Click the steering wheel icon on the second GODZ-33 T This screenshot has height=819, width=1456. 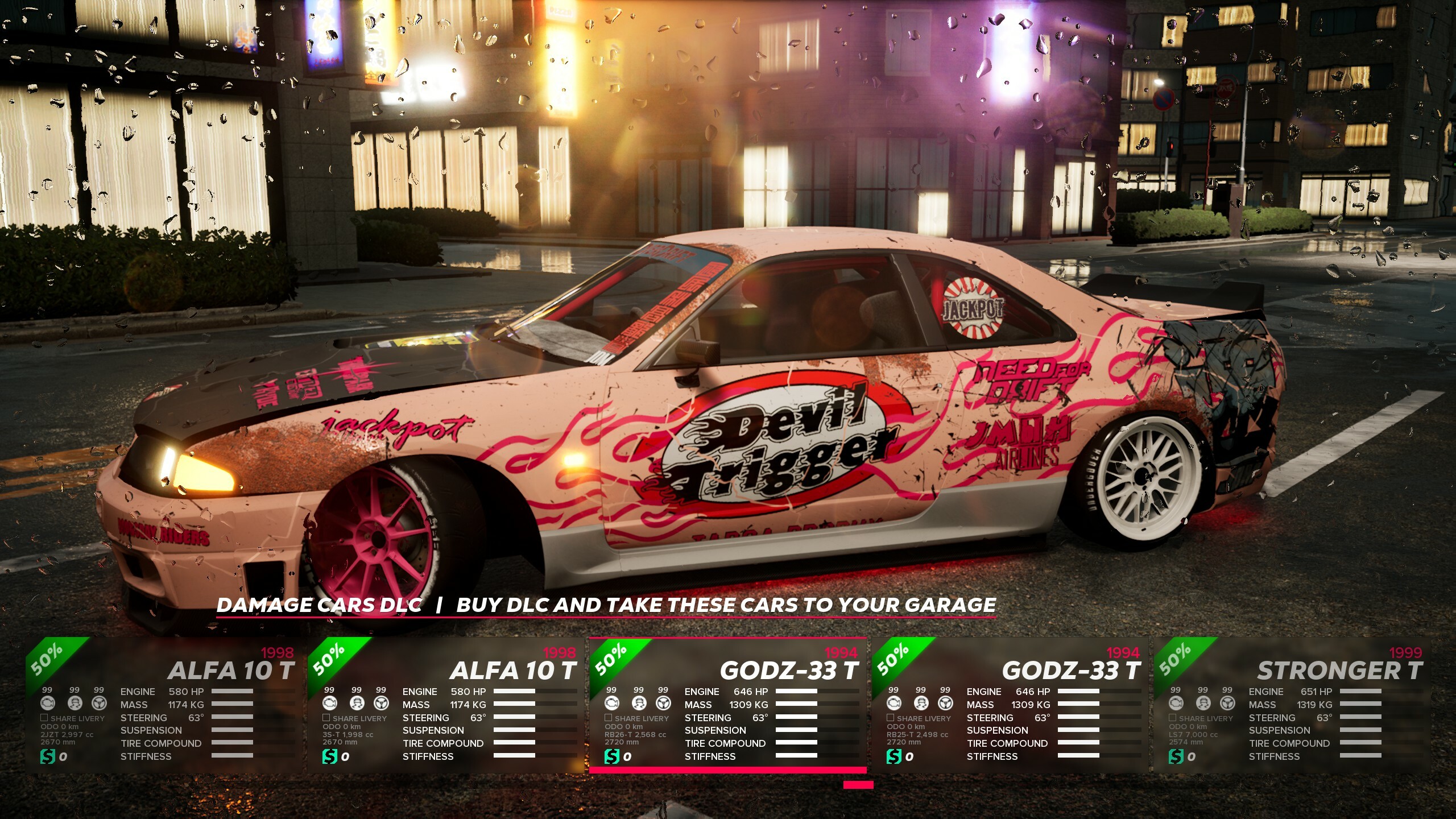pyautogui.click(x=946, y=705)
